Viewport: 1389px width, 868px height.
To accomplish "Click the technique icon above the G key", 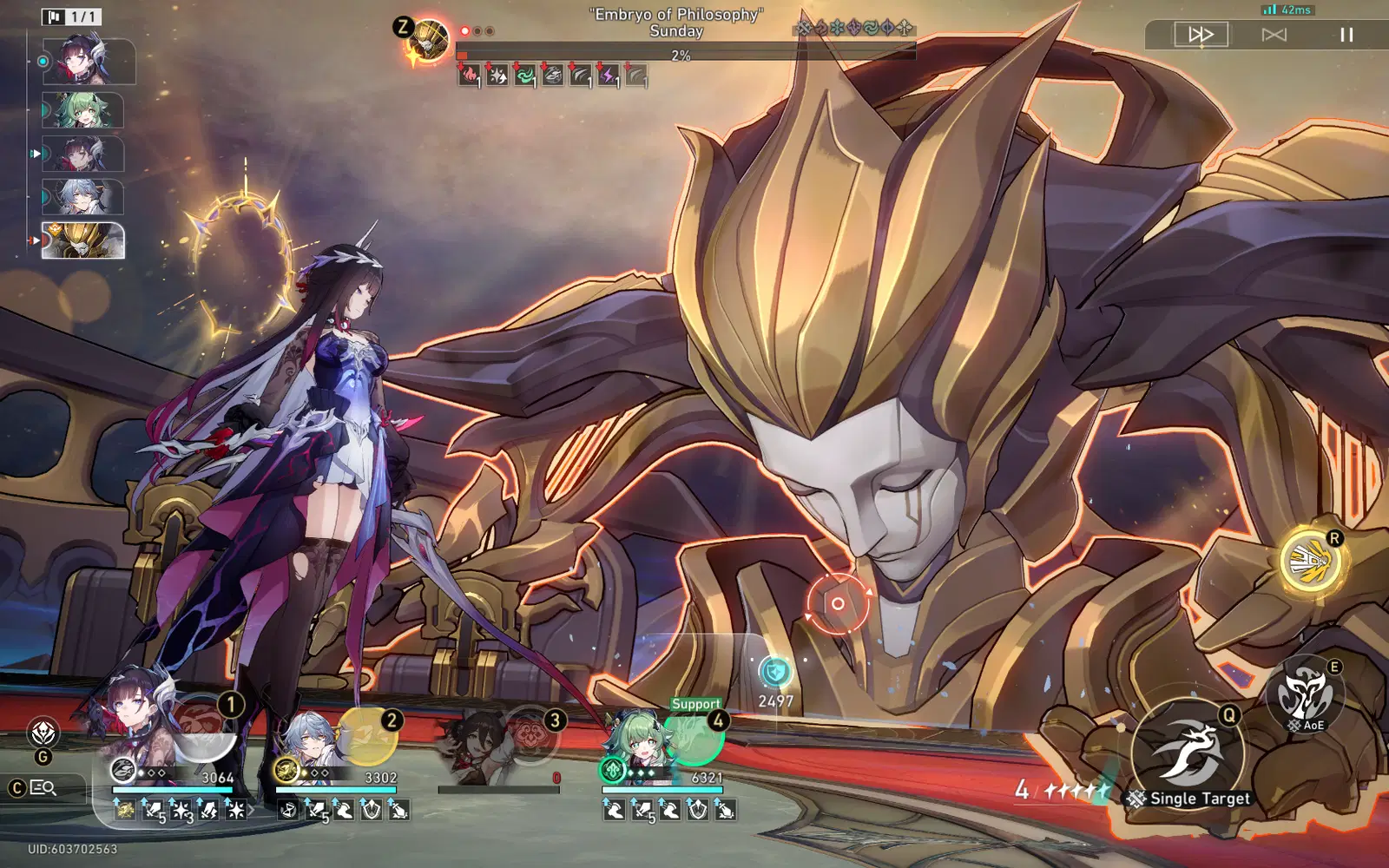I will tap(43, 733).
